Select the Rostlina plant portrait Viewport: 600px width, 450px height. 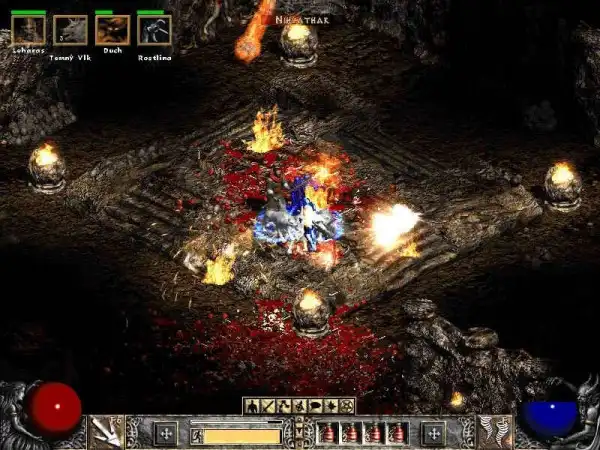[x=154, y=30]
